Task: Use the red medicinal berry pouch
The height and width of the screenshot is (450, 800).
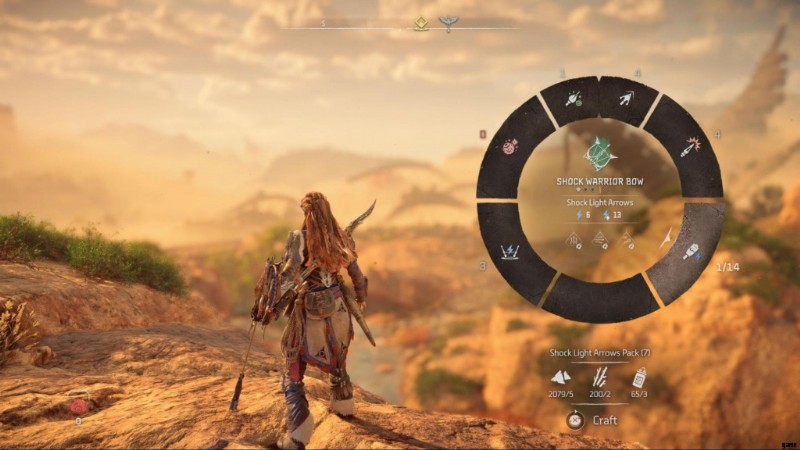Action: point(80,406)
